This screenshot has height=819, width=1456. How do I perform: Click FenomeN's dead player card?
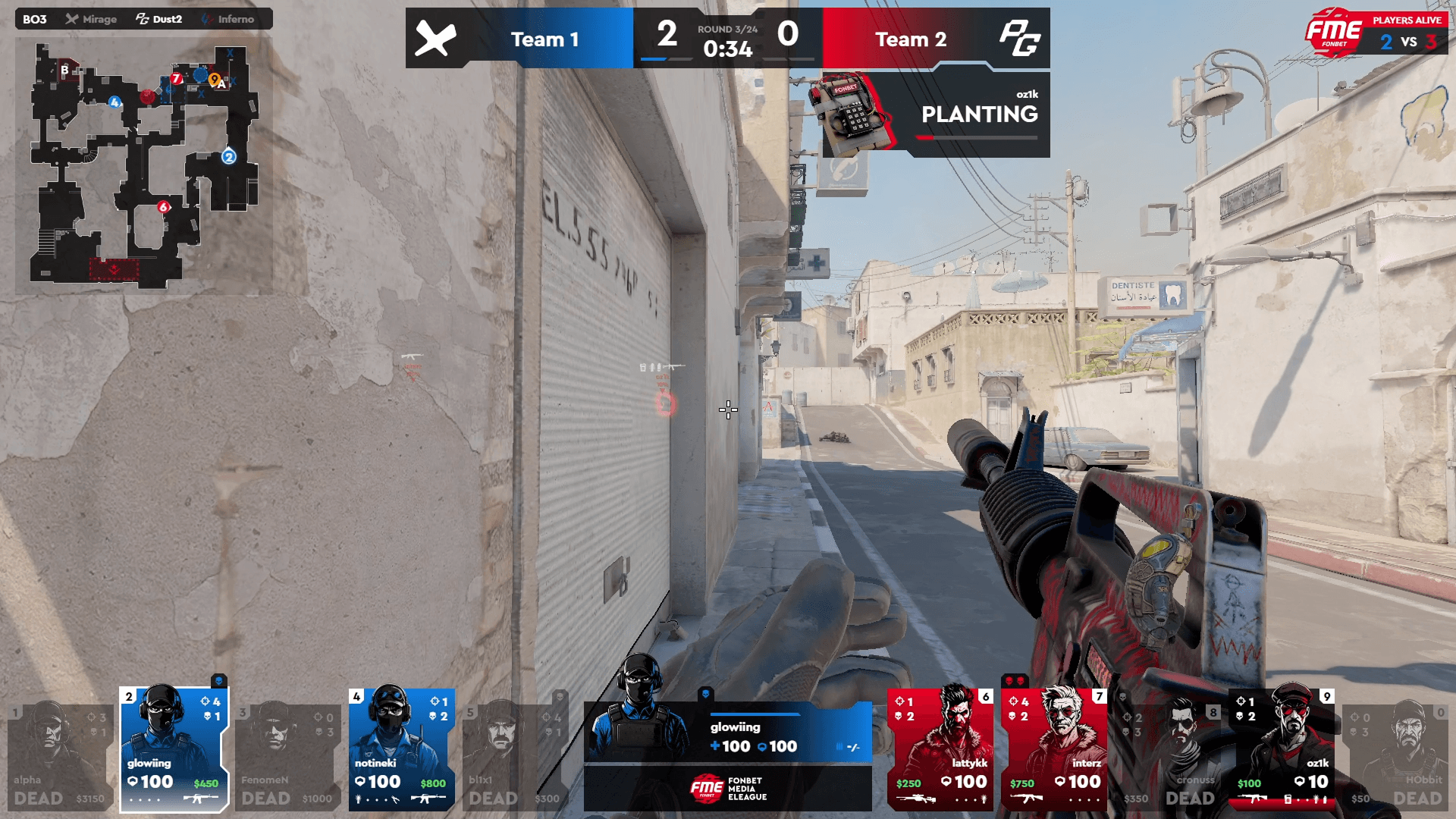287,757
